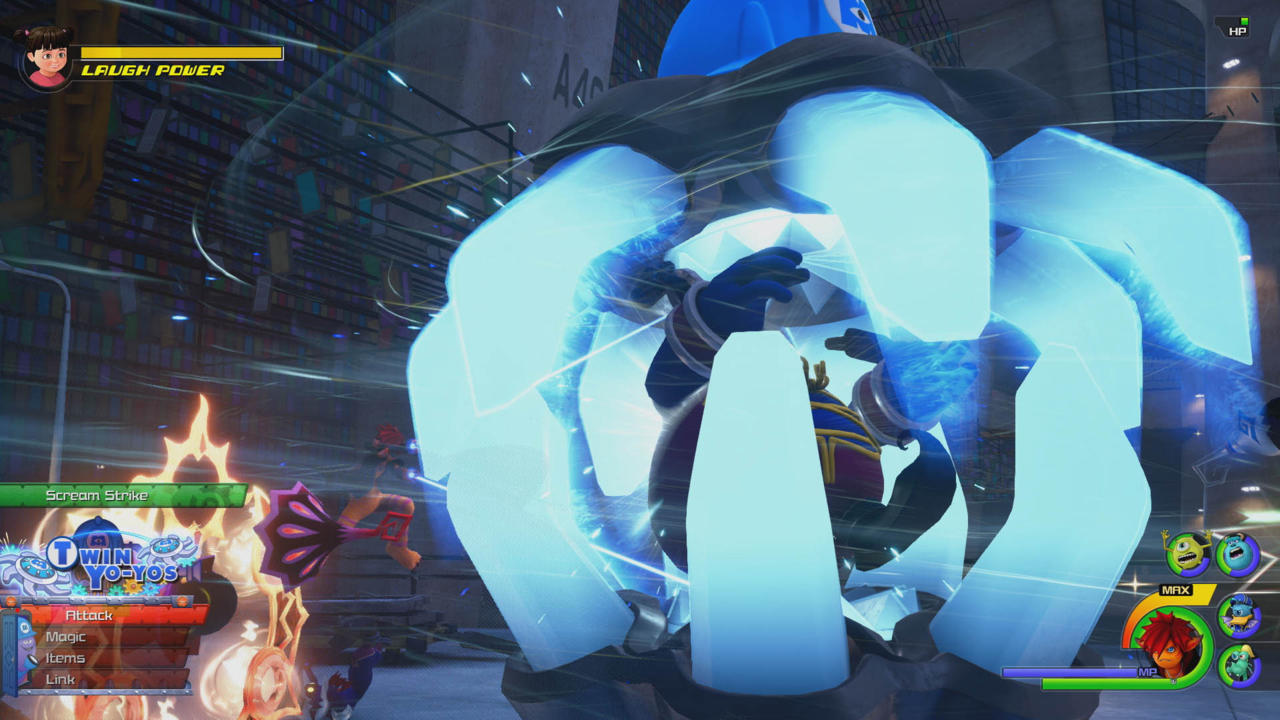This screenshot has height=720, width=1280.
Task: Select the blue-hatted monster party portrait
Action: coord(1239,615)
